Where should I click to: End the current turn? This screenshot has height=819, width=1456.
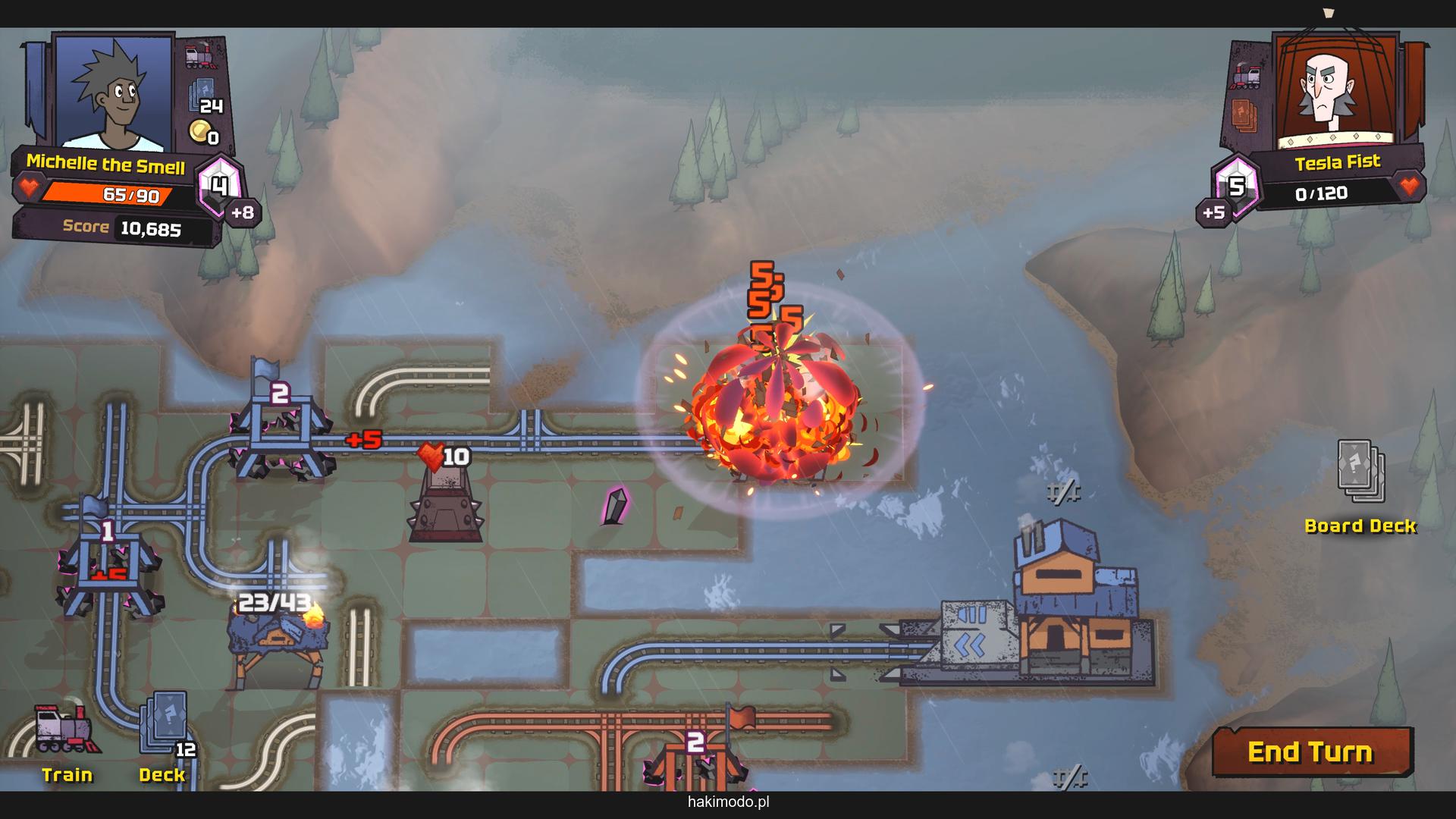[x=1311, y=752]
